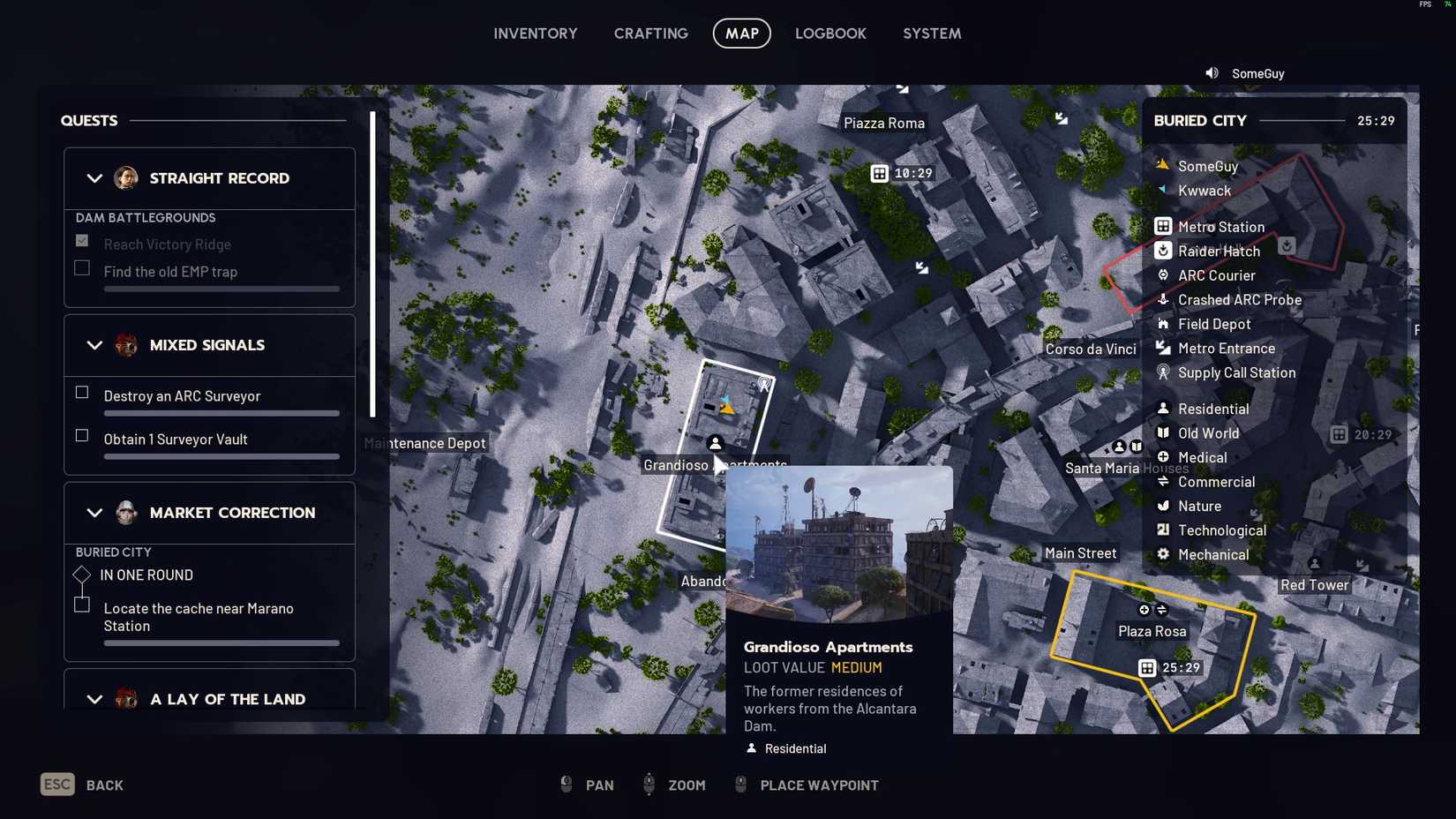Select the Metro Station legend icon
Screen dimensions: 1456x819
pos(1161,226)
